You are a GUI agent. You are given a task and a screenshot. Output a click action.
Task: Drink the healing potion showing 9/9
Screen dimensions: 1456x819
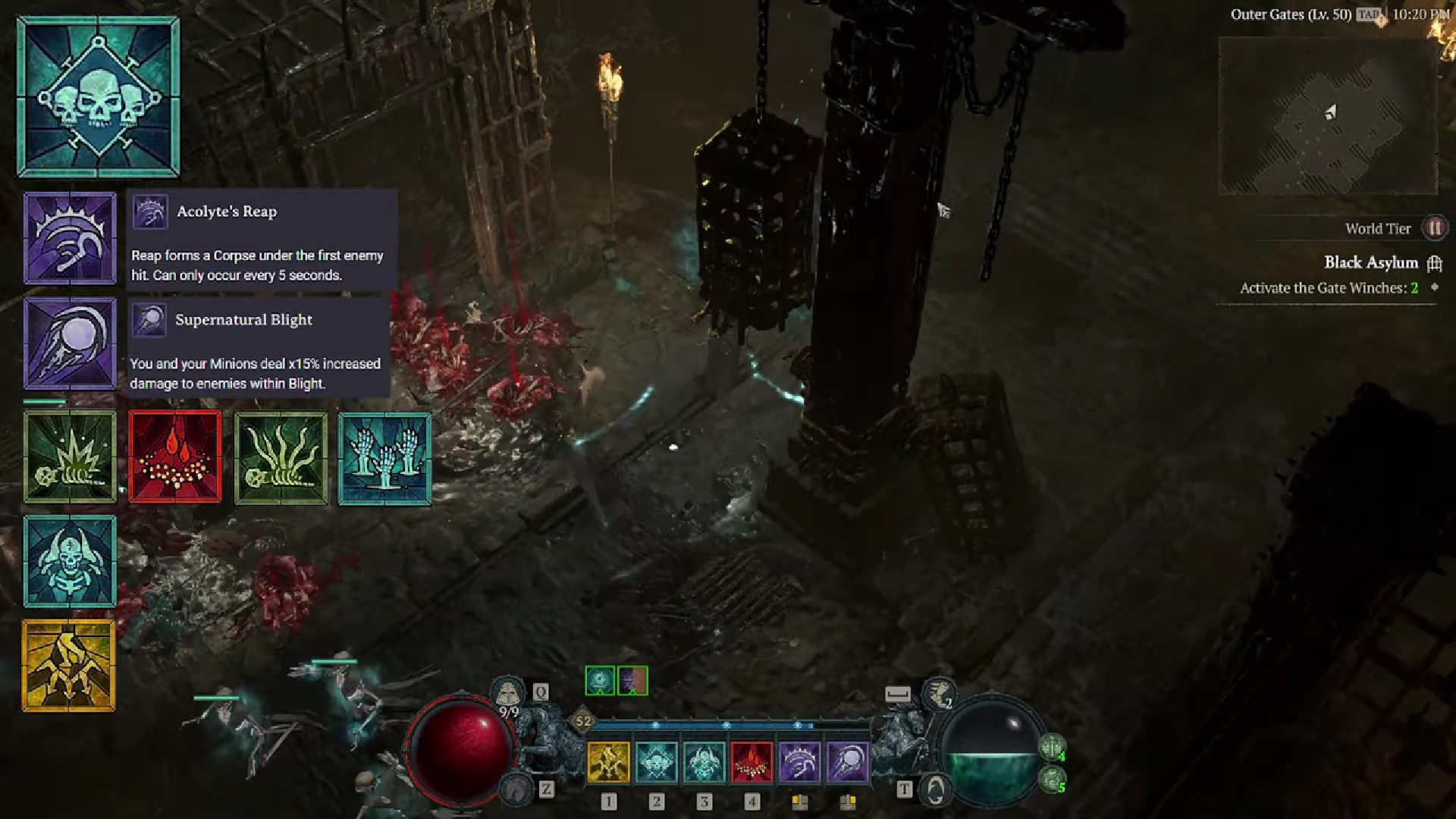point(507,695)
